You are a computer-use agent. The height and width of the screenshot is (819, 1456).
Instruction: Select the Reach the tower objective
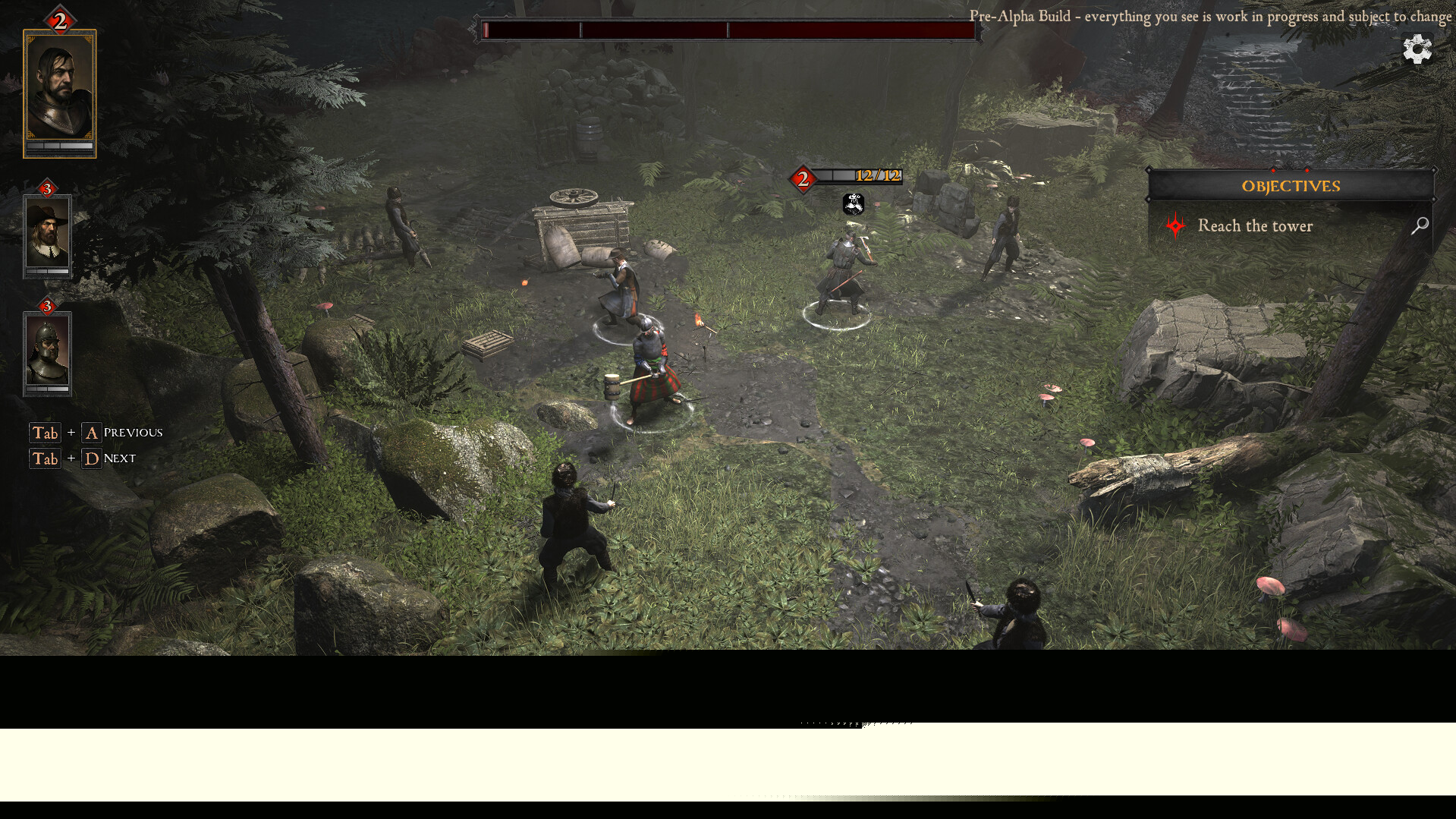pyautogui.click(x=1255, y=225)
